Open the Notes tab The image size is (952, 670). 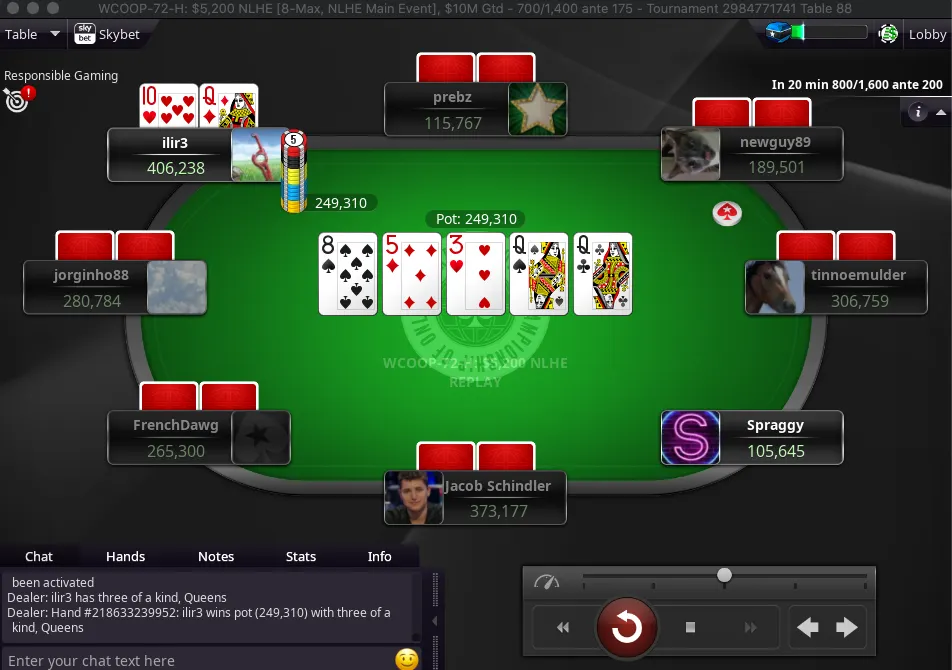coord(216,556)
